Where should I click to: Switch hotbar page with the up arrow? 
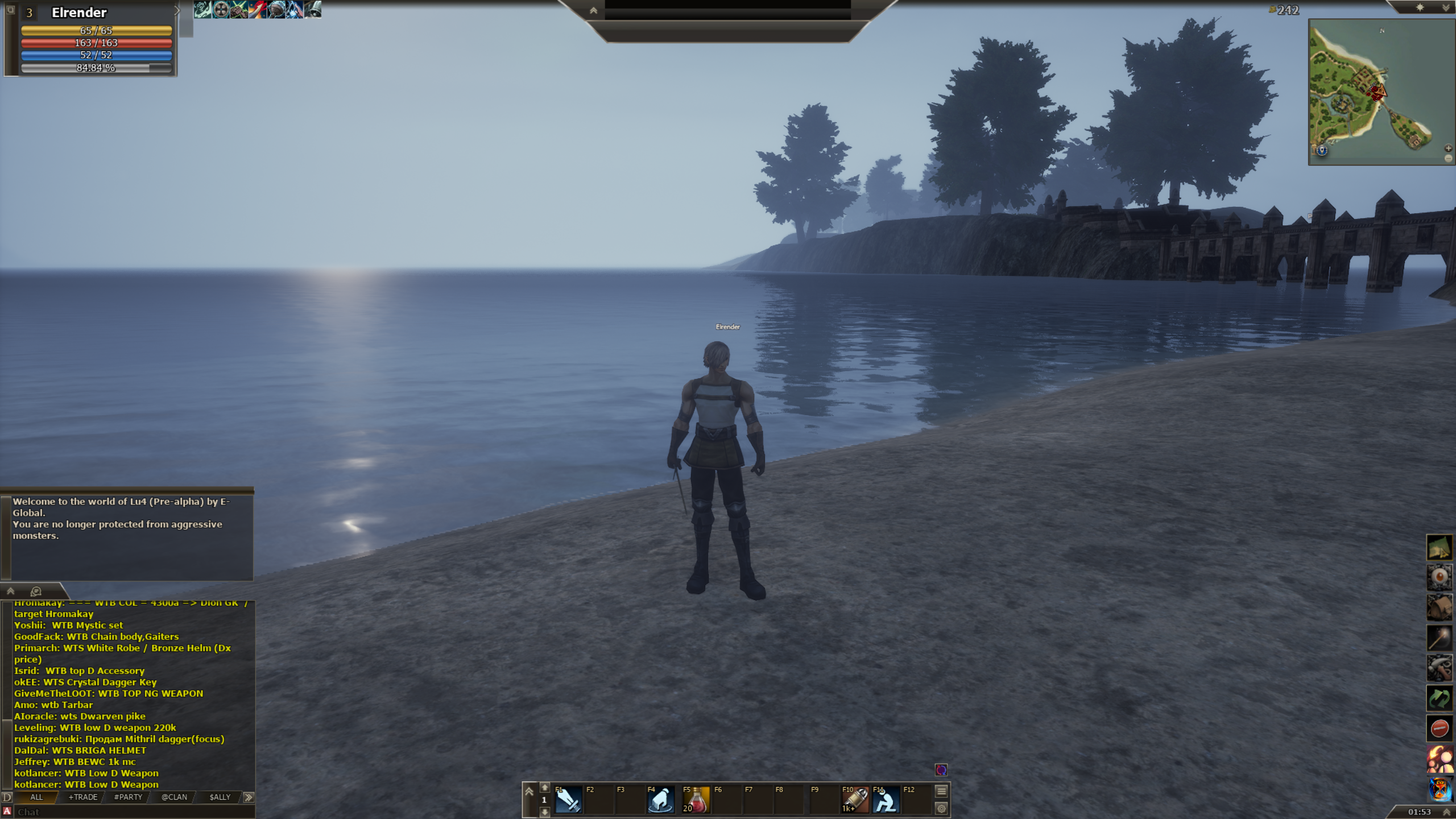point(544,788)
